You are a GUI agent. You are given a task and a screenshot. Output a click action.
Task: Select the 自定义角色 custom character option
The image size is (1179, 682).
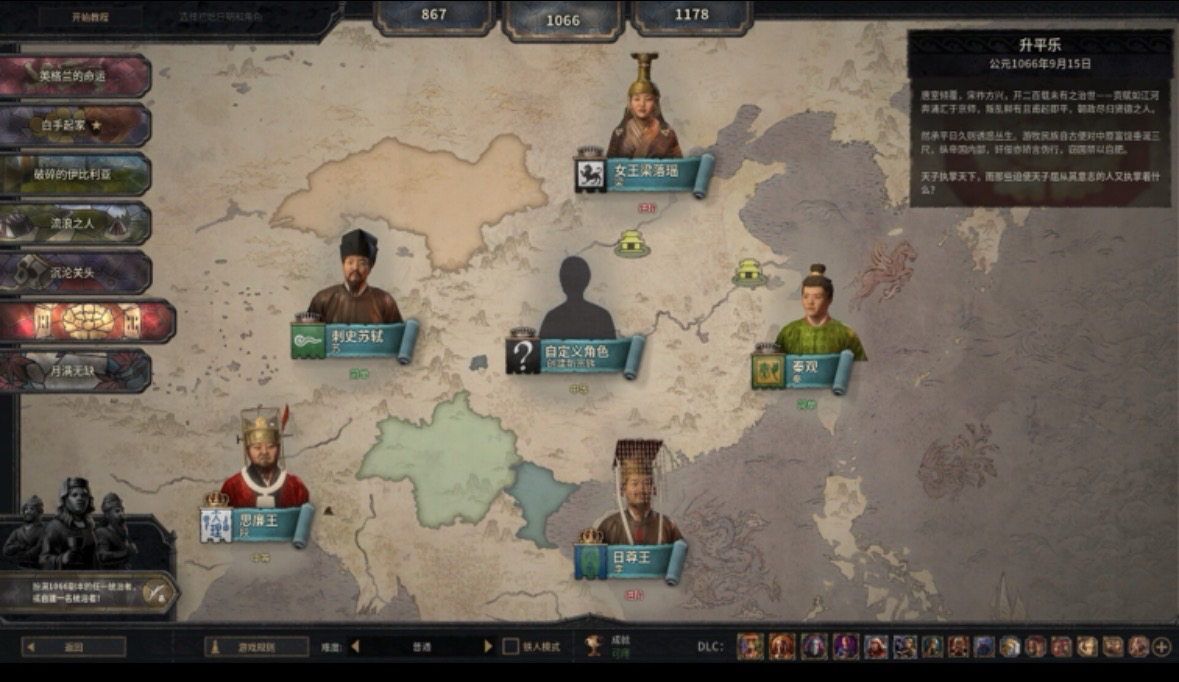point(575,353)
